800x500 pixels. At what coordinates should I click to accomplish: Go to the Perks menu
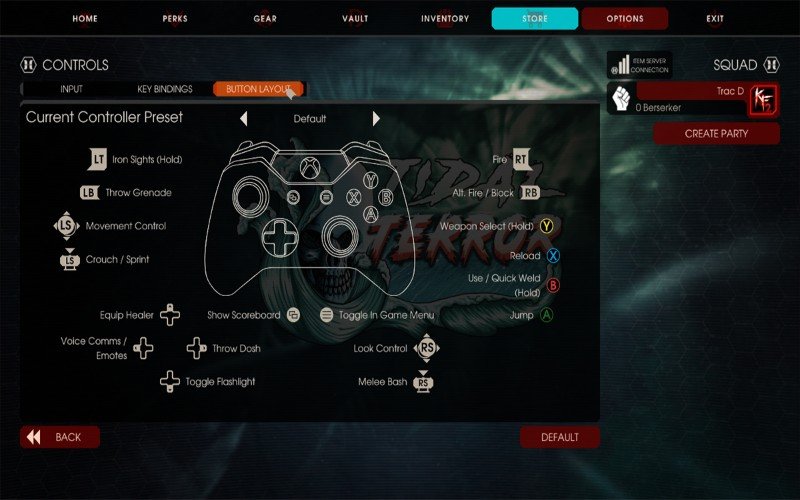175,18
